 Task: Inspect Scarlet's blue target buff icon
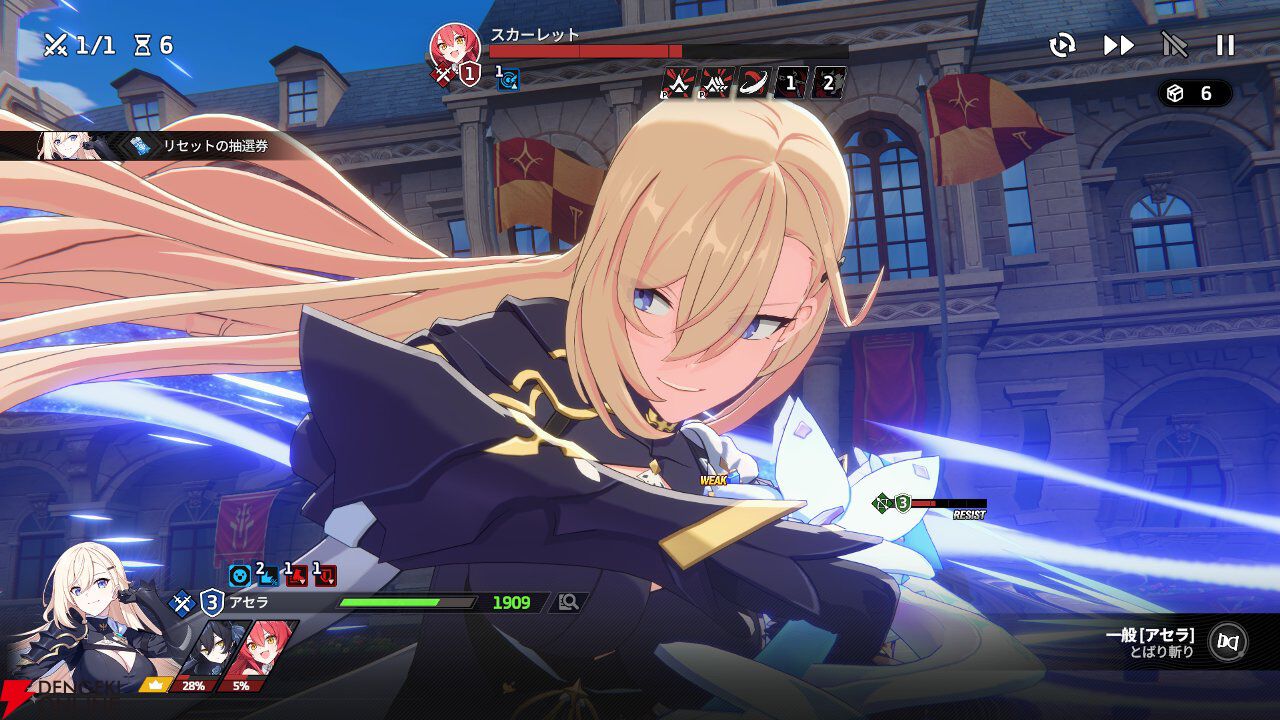[x=509, y=80]
